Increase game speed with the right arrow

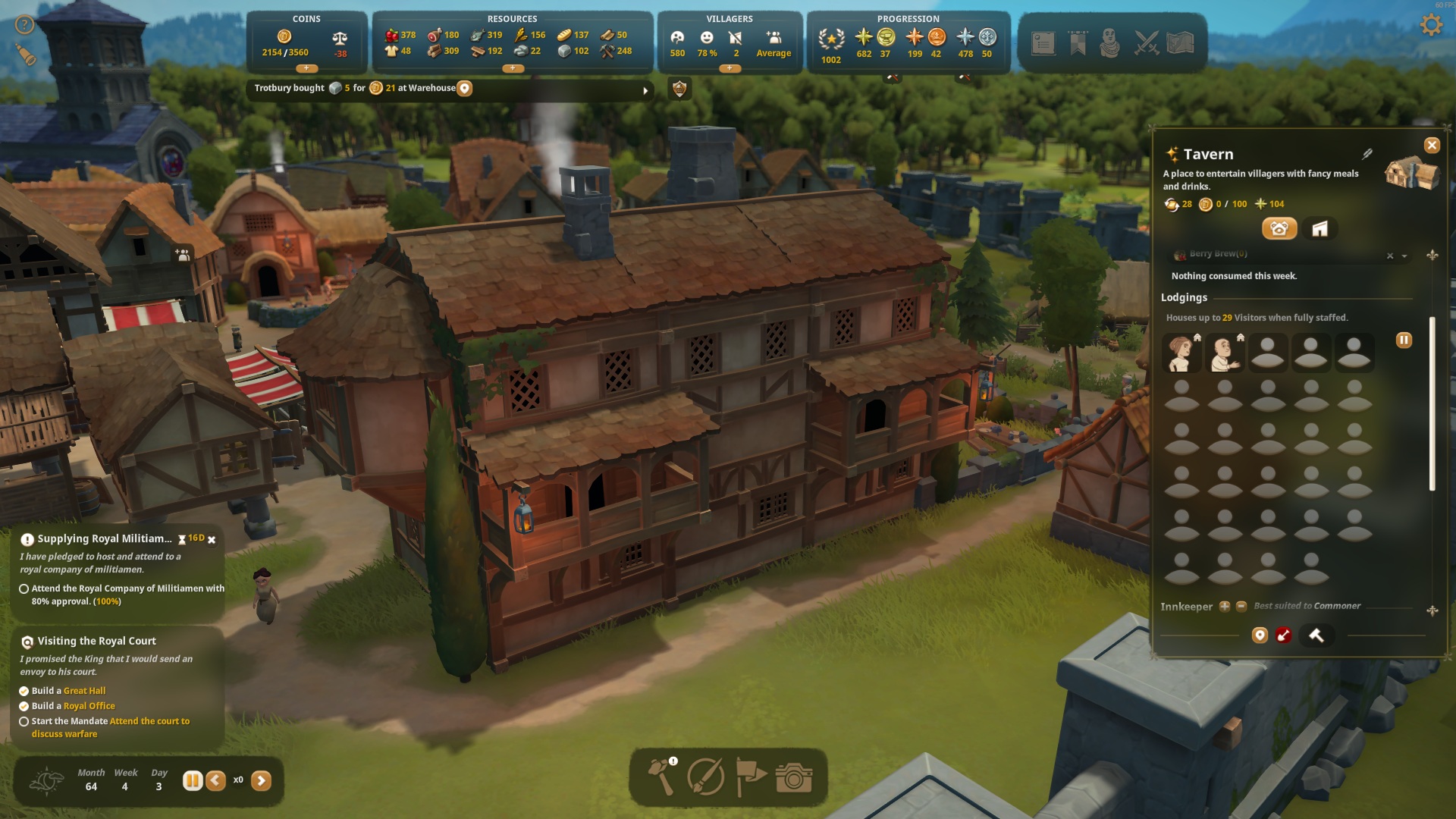click(x=261, y=780)
